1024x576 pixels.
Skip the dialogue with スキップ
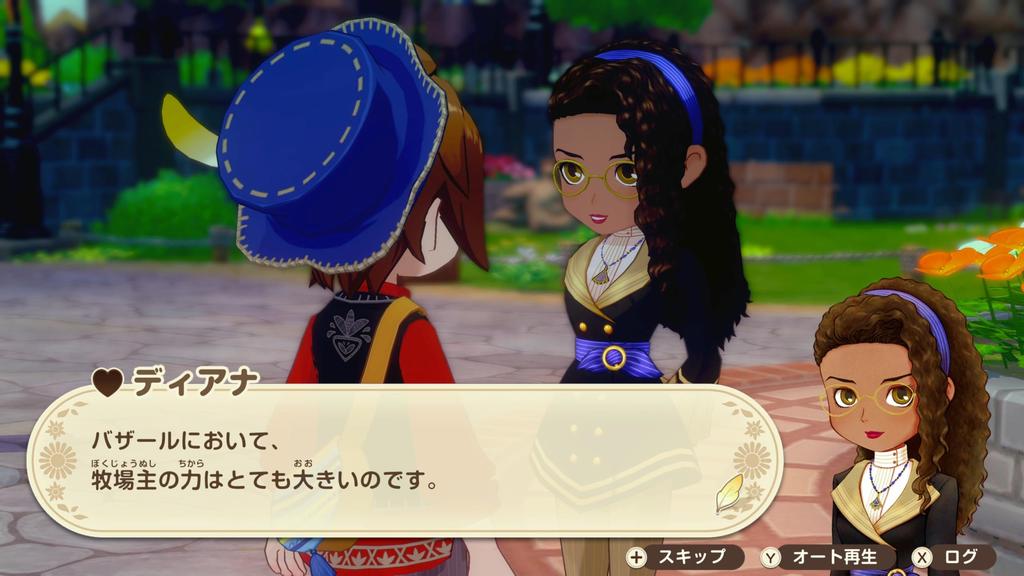684,557
